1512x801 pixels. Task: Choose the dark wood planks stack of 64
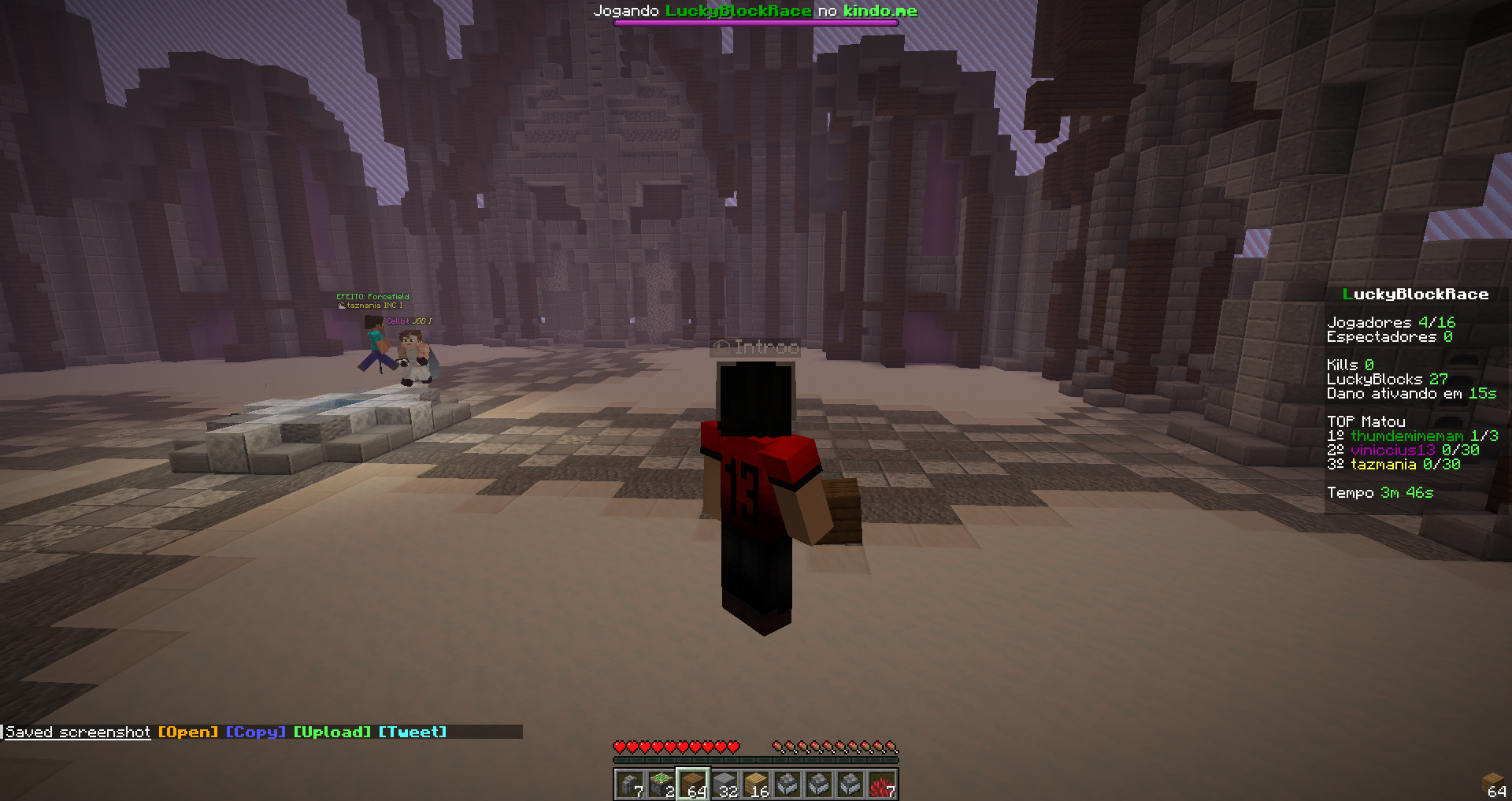click(693, 784)
